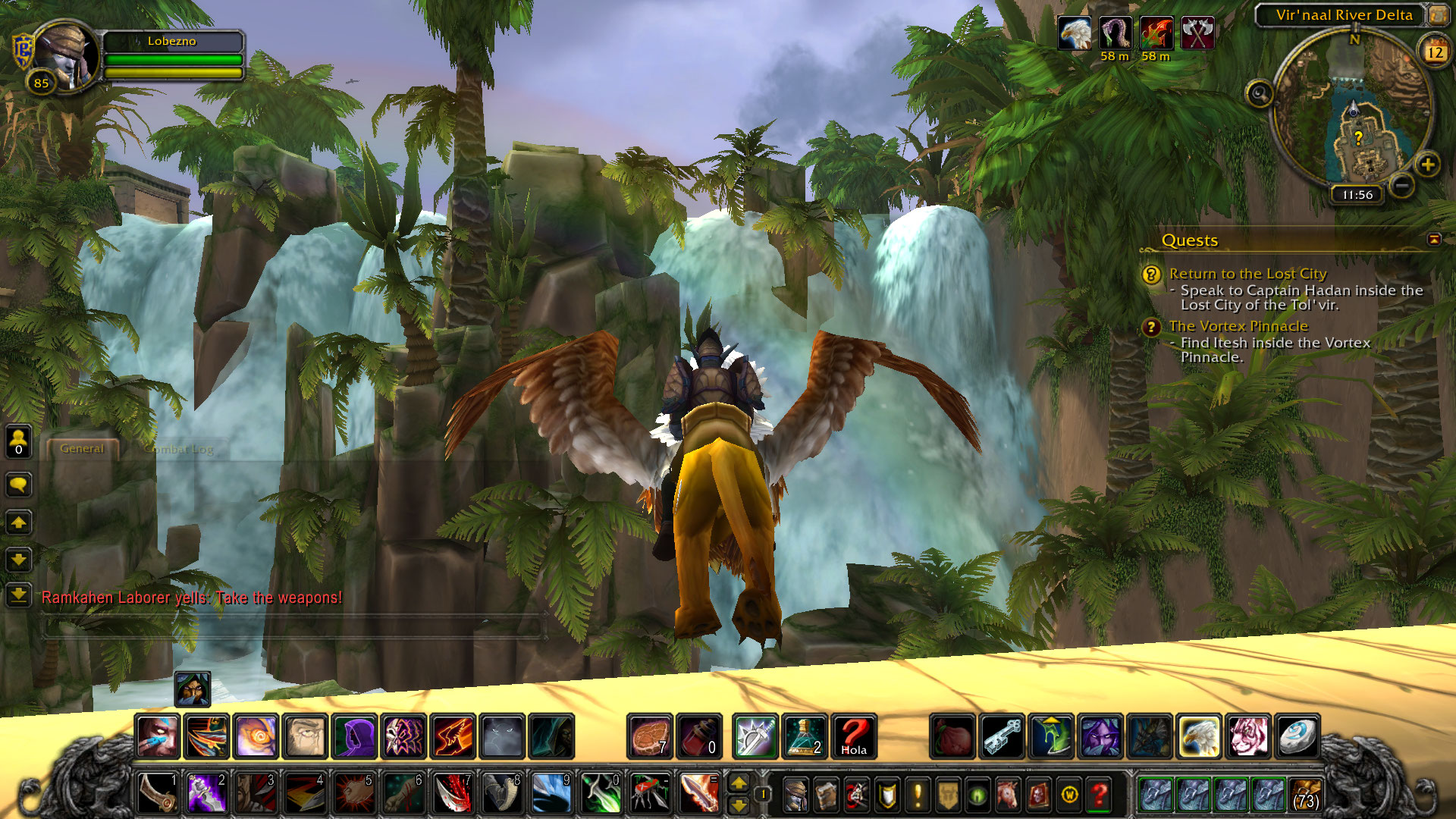
Task: Collapse the Quests tracker
Action: [x=1434, y=240]
